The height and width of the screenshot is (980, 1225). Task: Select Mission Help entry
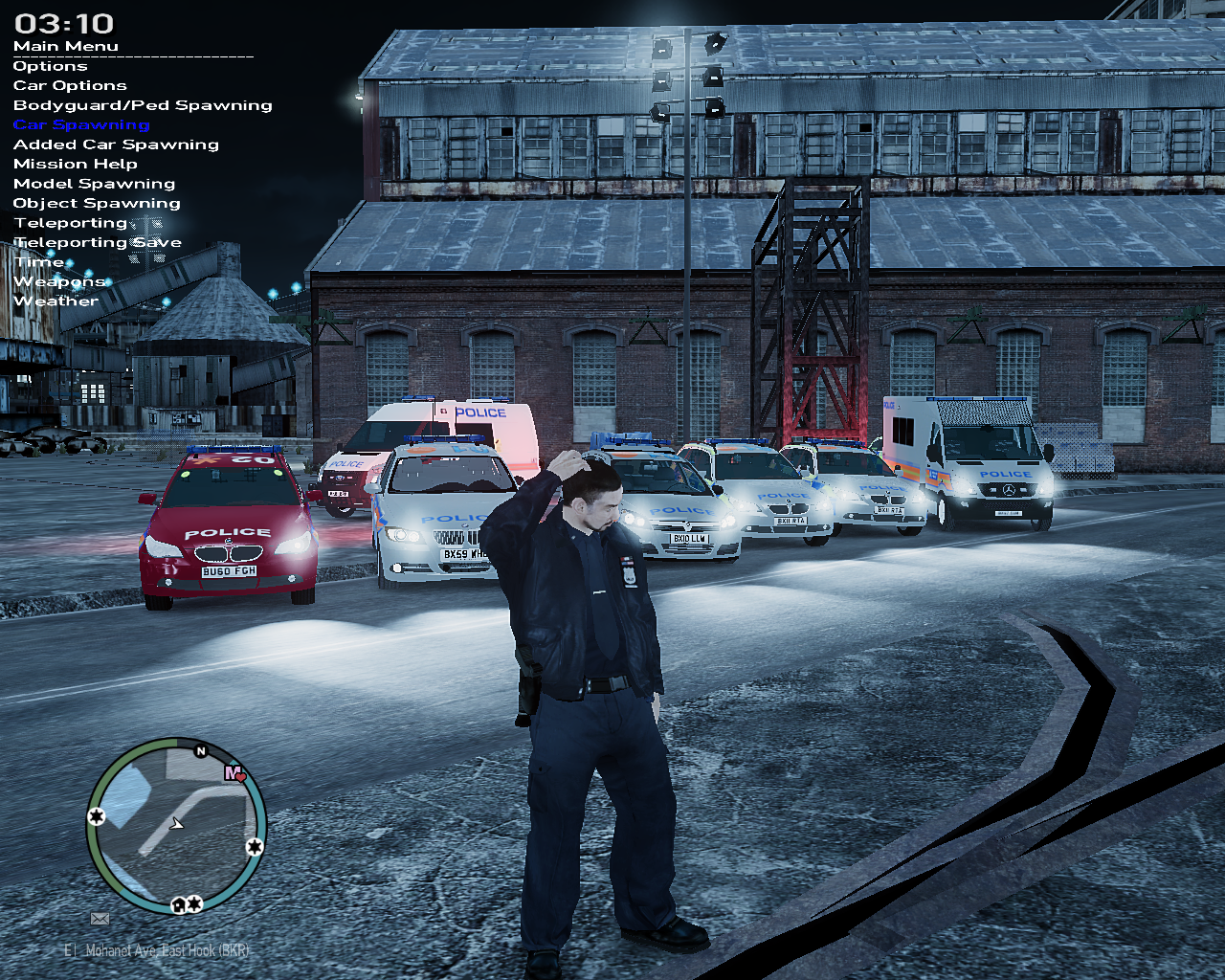(76, 165)
